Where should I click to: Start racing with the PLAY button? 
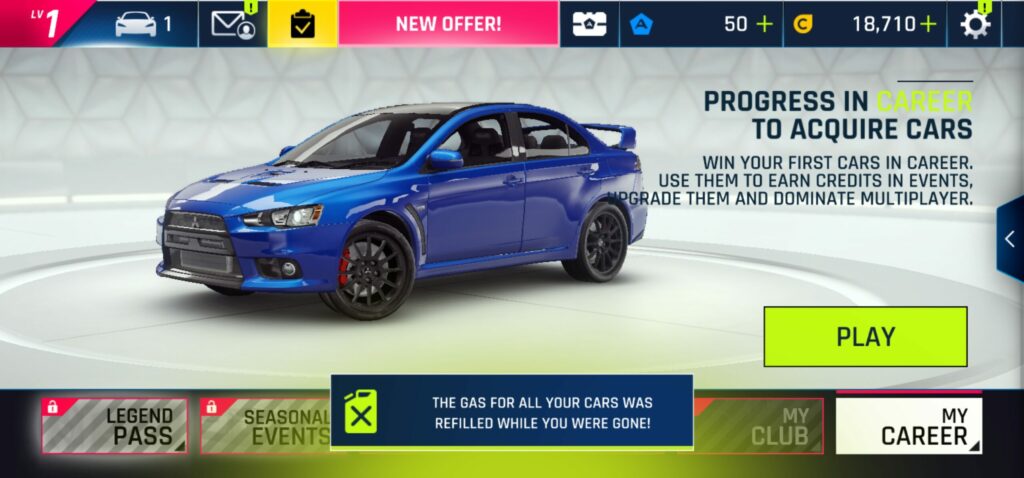[865, 336]
